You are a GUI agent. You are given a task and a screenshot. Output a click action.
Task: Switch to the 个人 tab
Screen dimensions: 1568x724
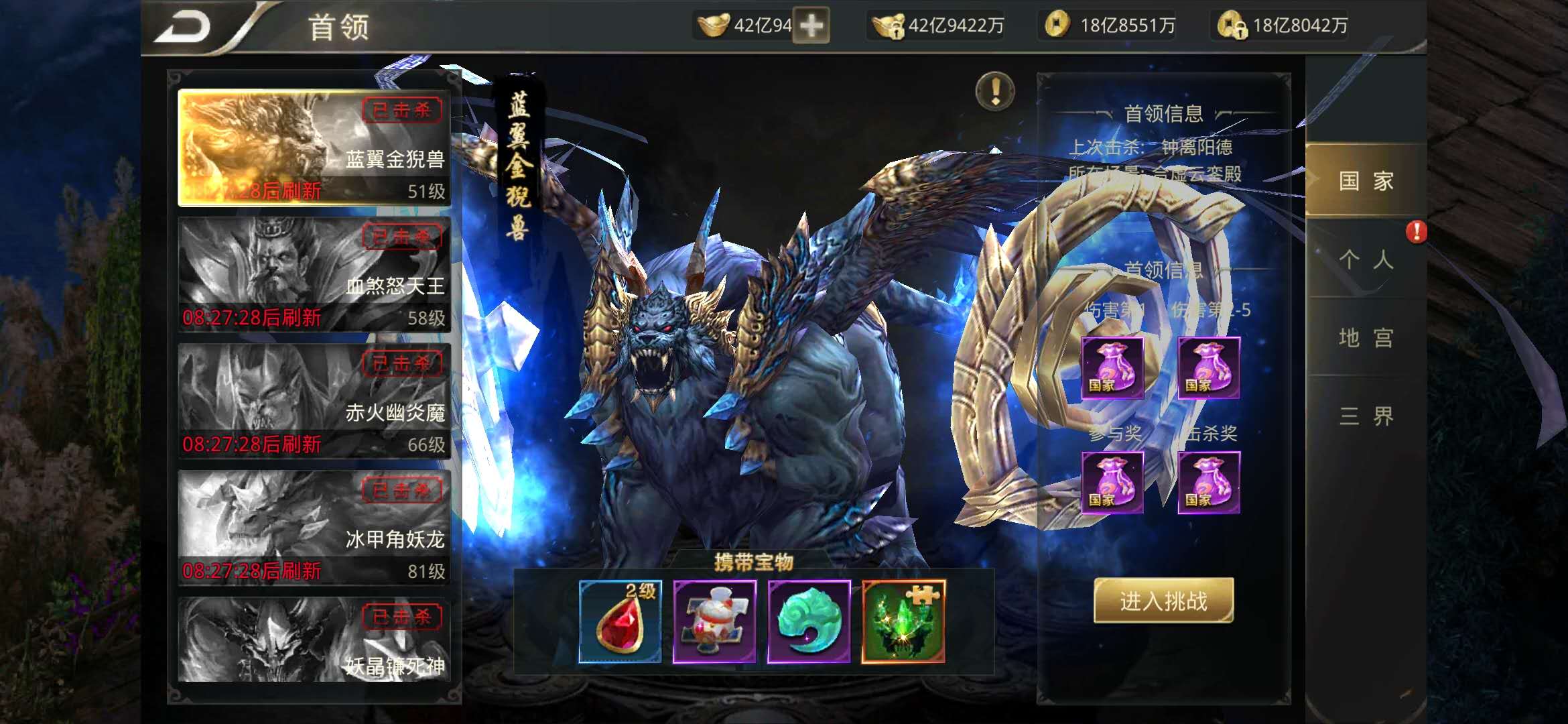coord(1366,259)
